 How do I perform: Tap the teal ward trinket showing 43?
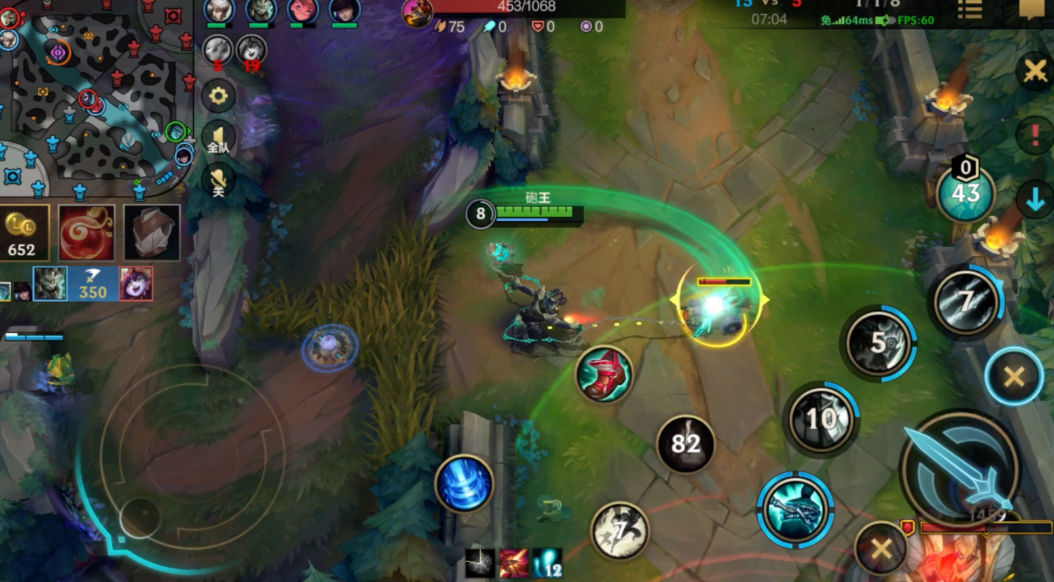[965, 194]
